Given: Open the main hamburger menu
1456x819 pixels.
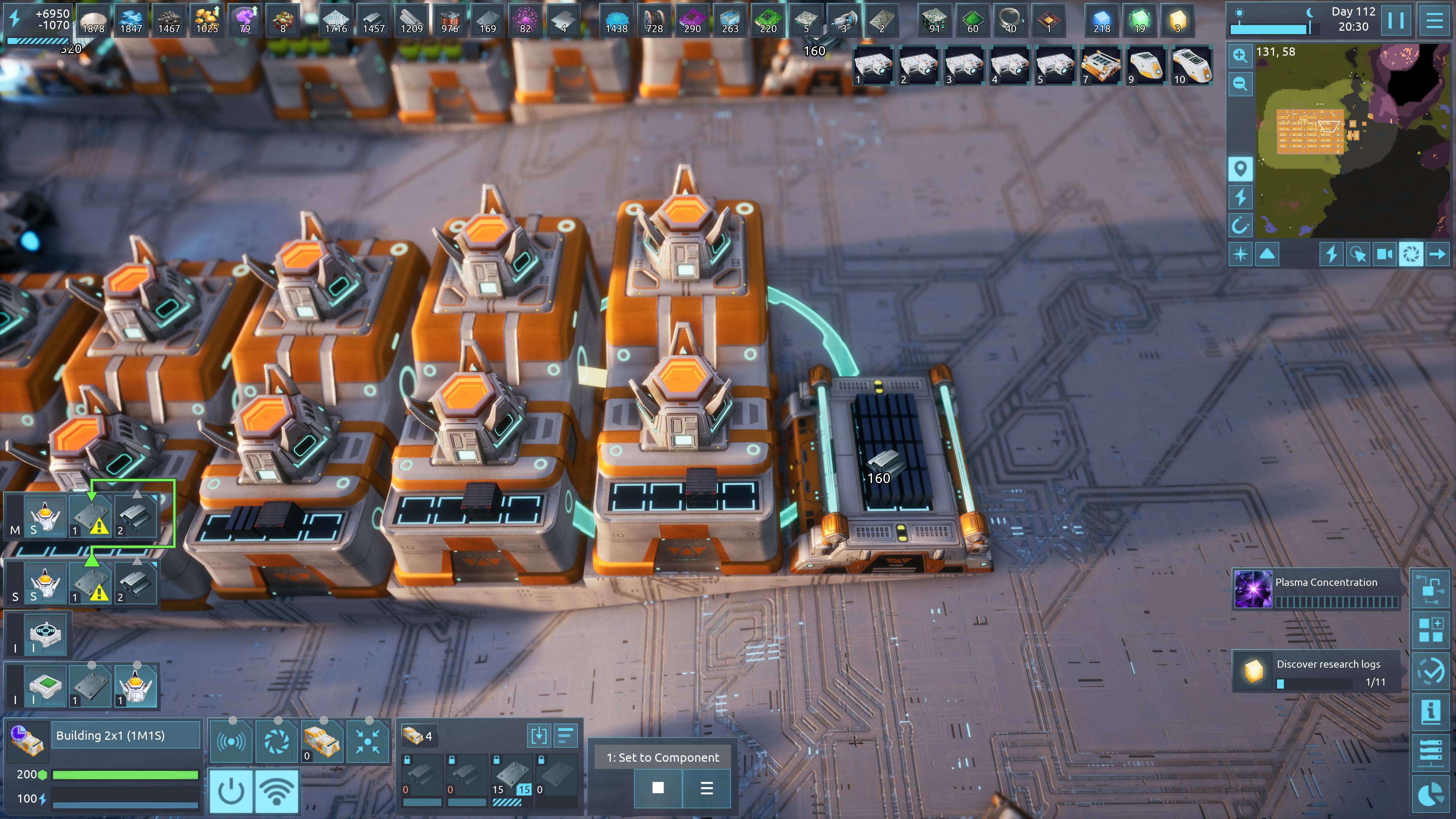Looking at the screenshot, I should click(1434, 21).
